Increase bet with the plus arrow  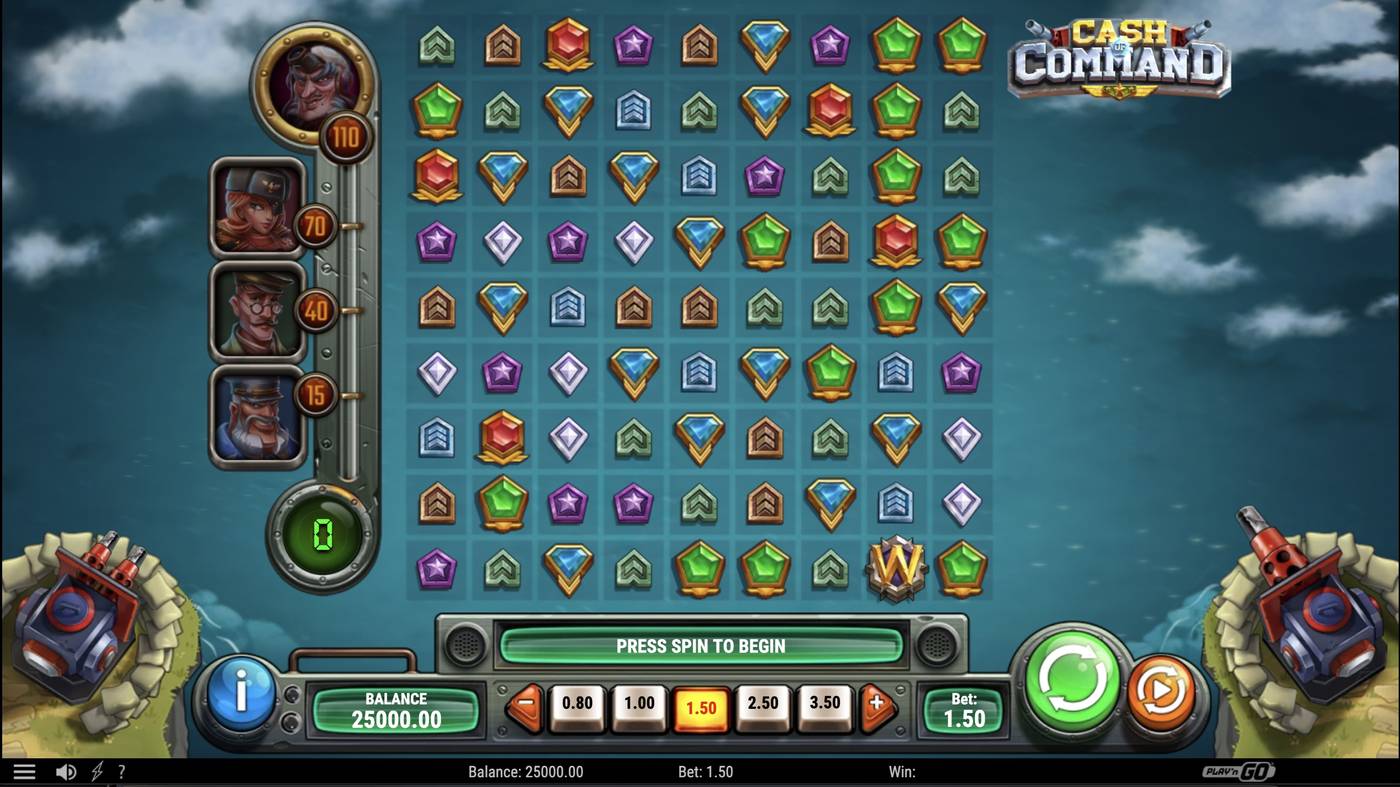coord(875,703)
